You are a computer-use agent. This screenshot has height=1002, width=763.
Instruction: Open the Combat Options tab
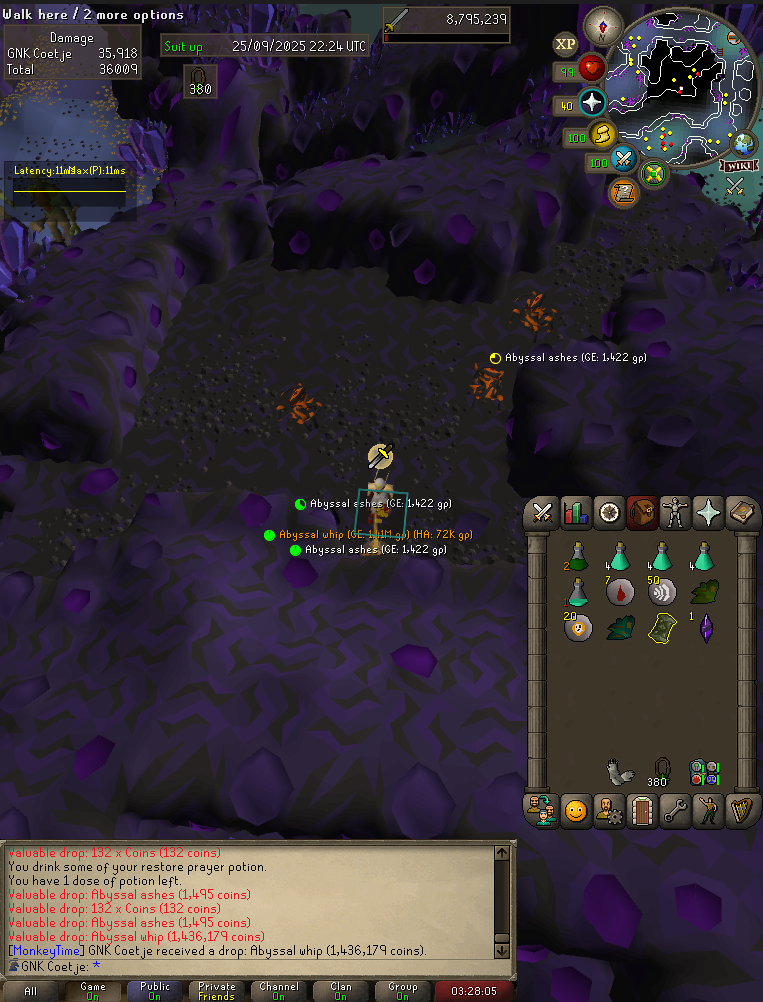[x=543, y=513]
